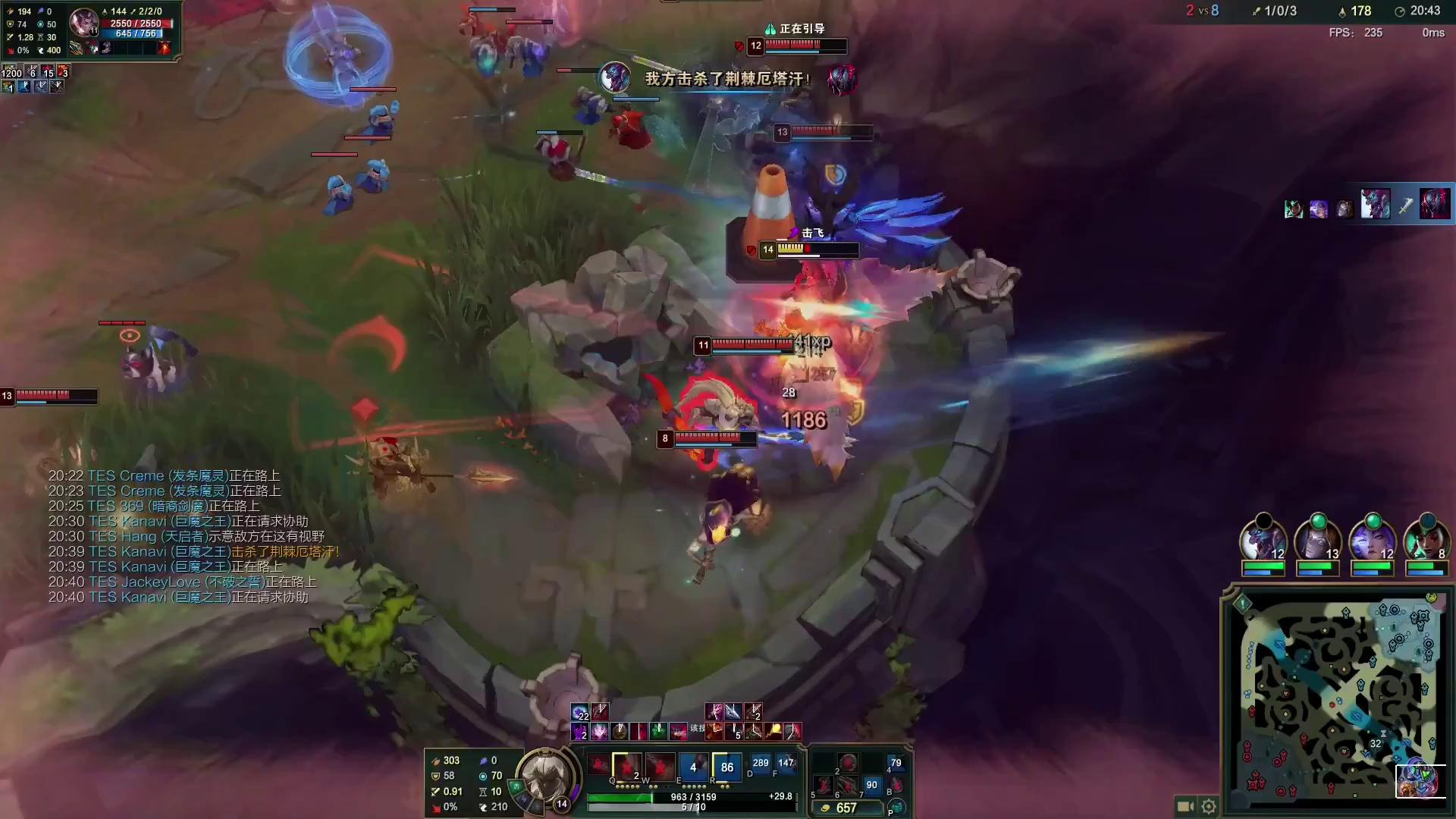Toggle the camera button beside the minimap
This screenshot has height=819, width=1456.
(x=1185, y=806)
